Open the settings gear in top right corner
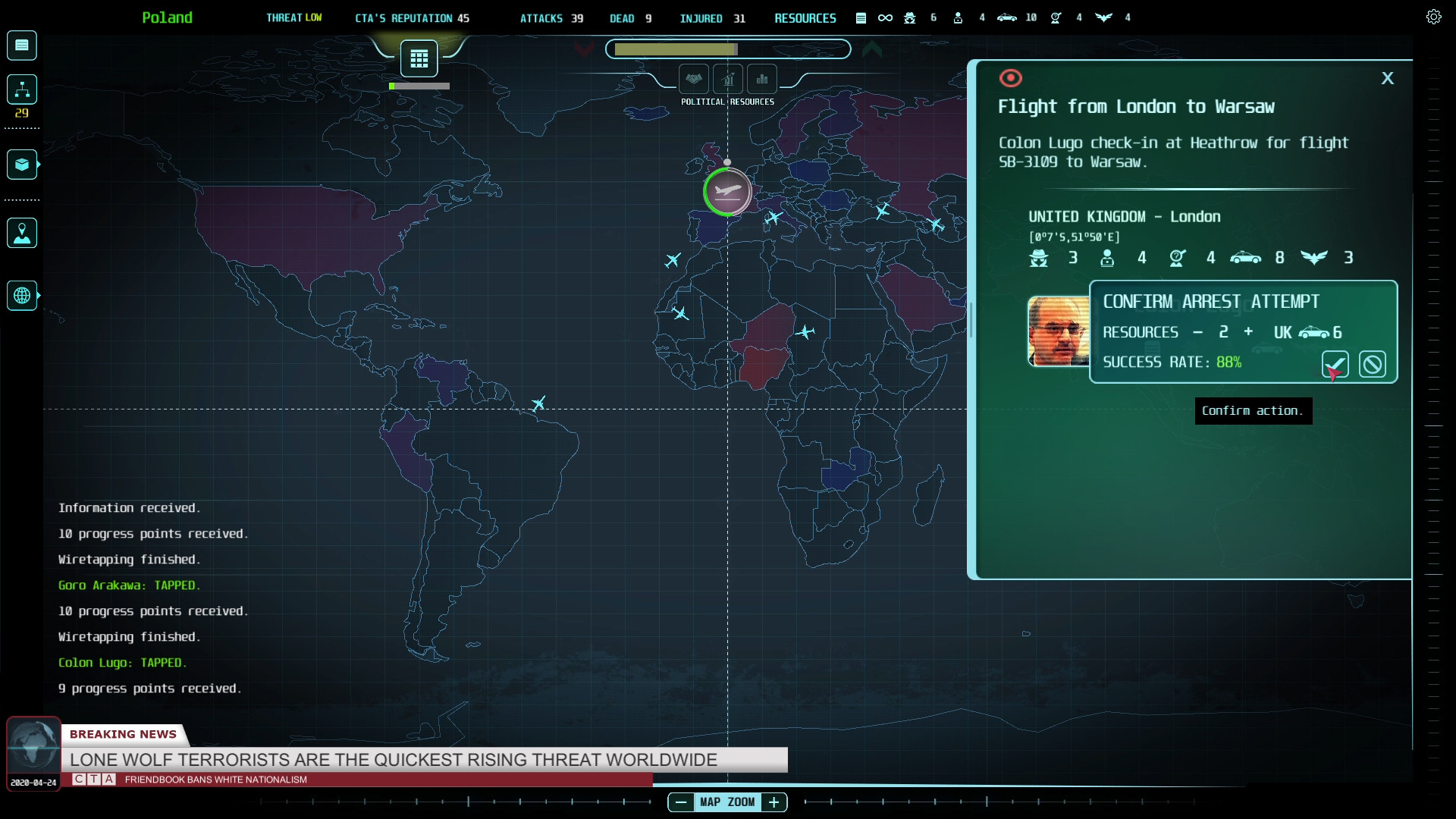The image size is (1456, 819). pos(1433,16)
